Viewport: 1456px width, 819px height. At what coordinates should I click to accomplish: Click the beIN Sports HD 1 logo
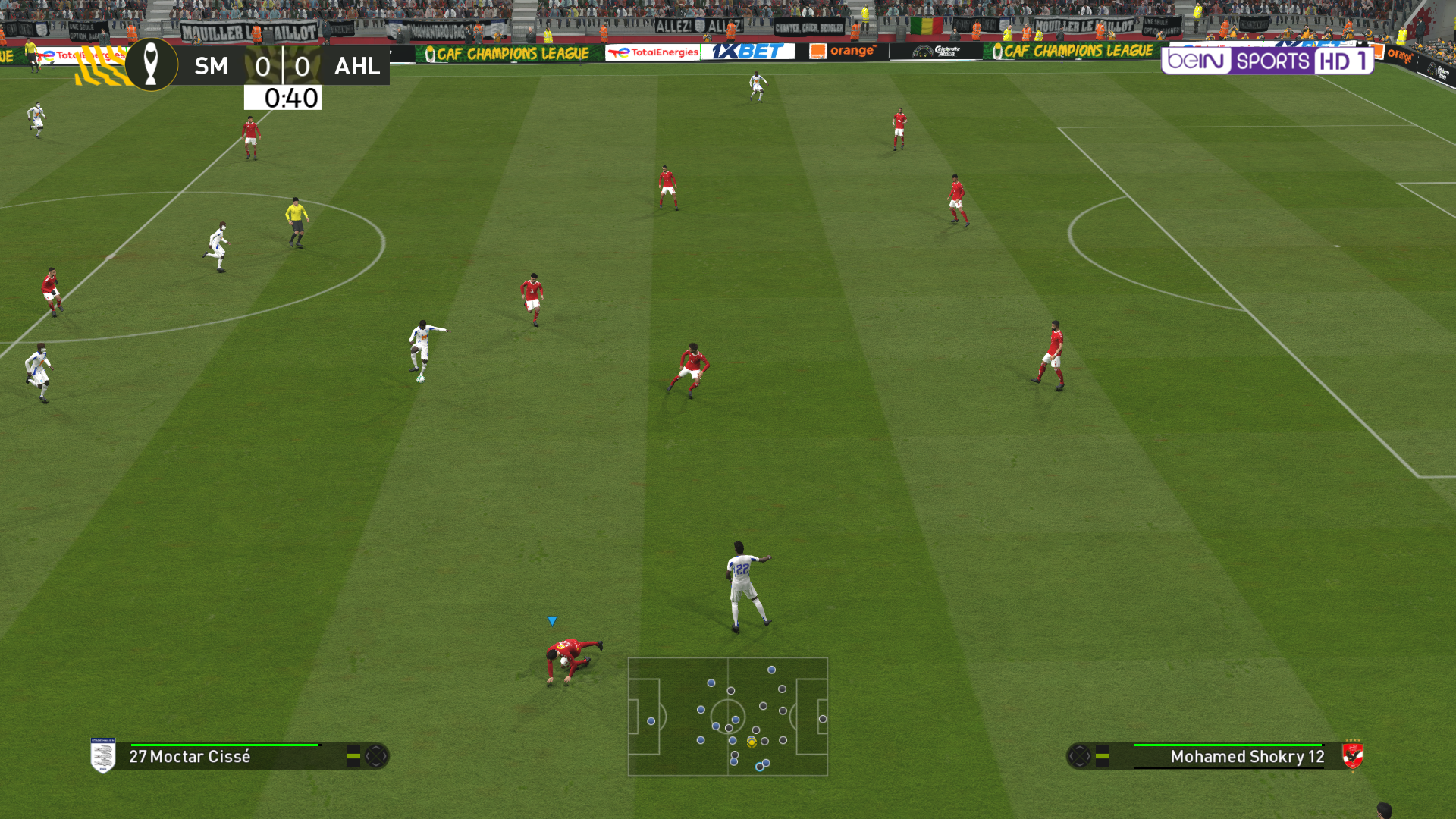pos(1267,61)
